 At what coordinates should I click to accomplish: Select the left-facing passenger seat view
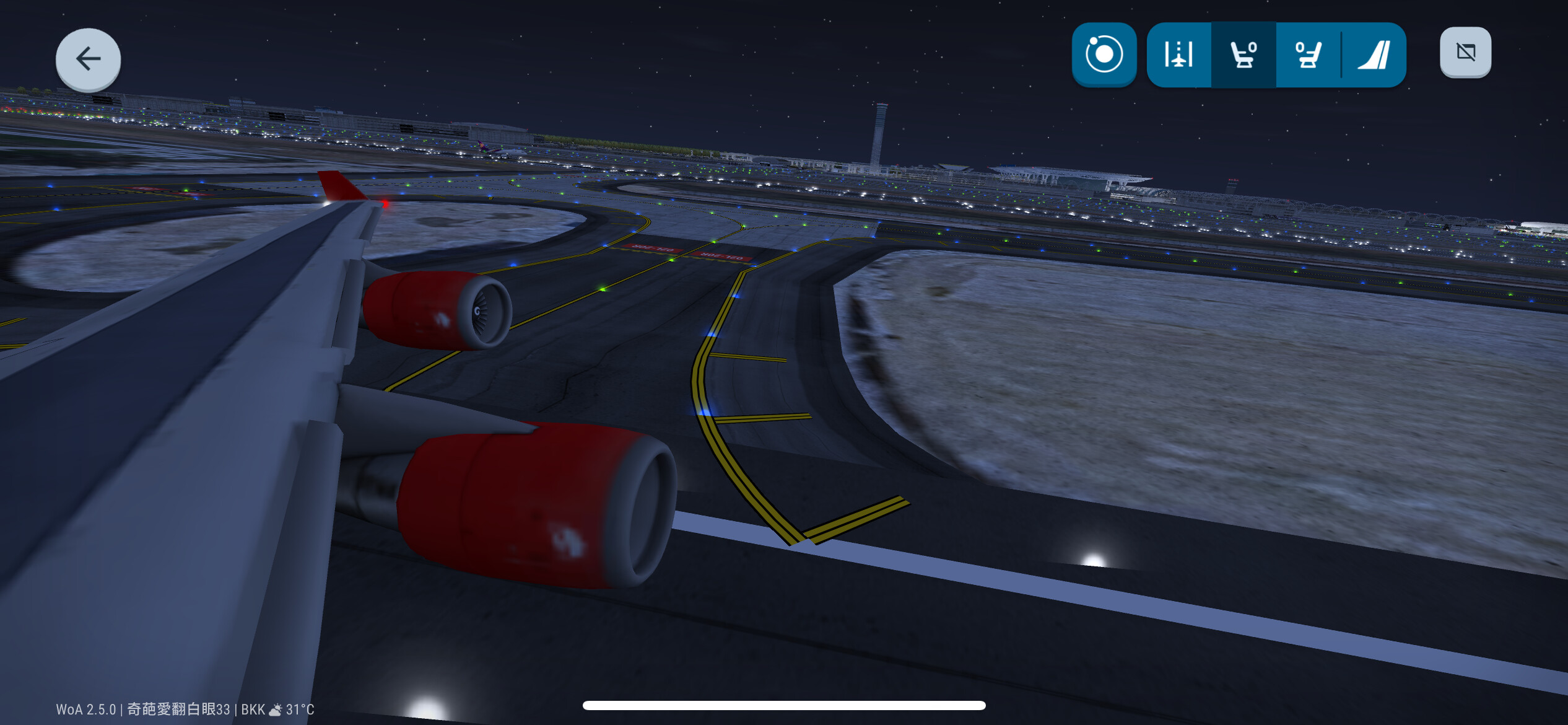[1243, 55]
